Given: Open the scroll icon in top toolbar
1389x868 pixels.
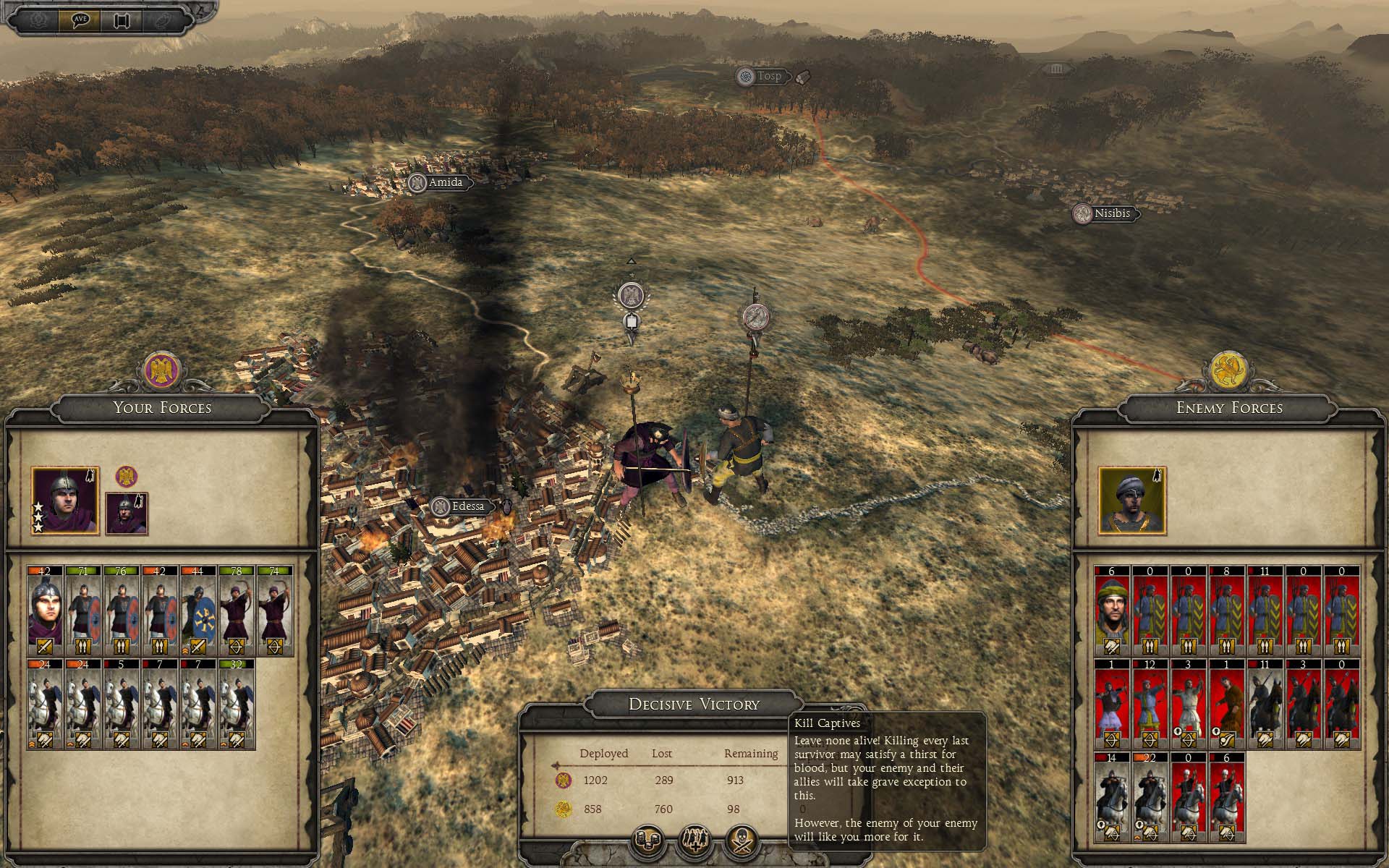Looking at the screenshot, I should [x=120, y=20].
